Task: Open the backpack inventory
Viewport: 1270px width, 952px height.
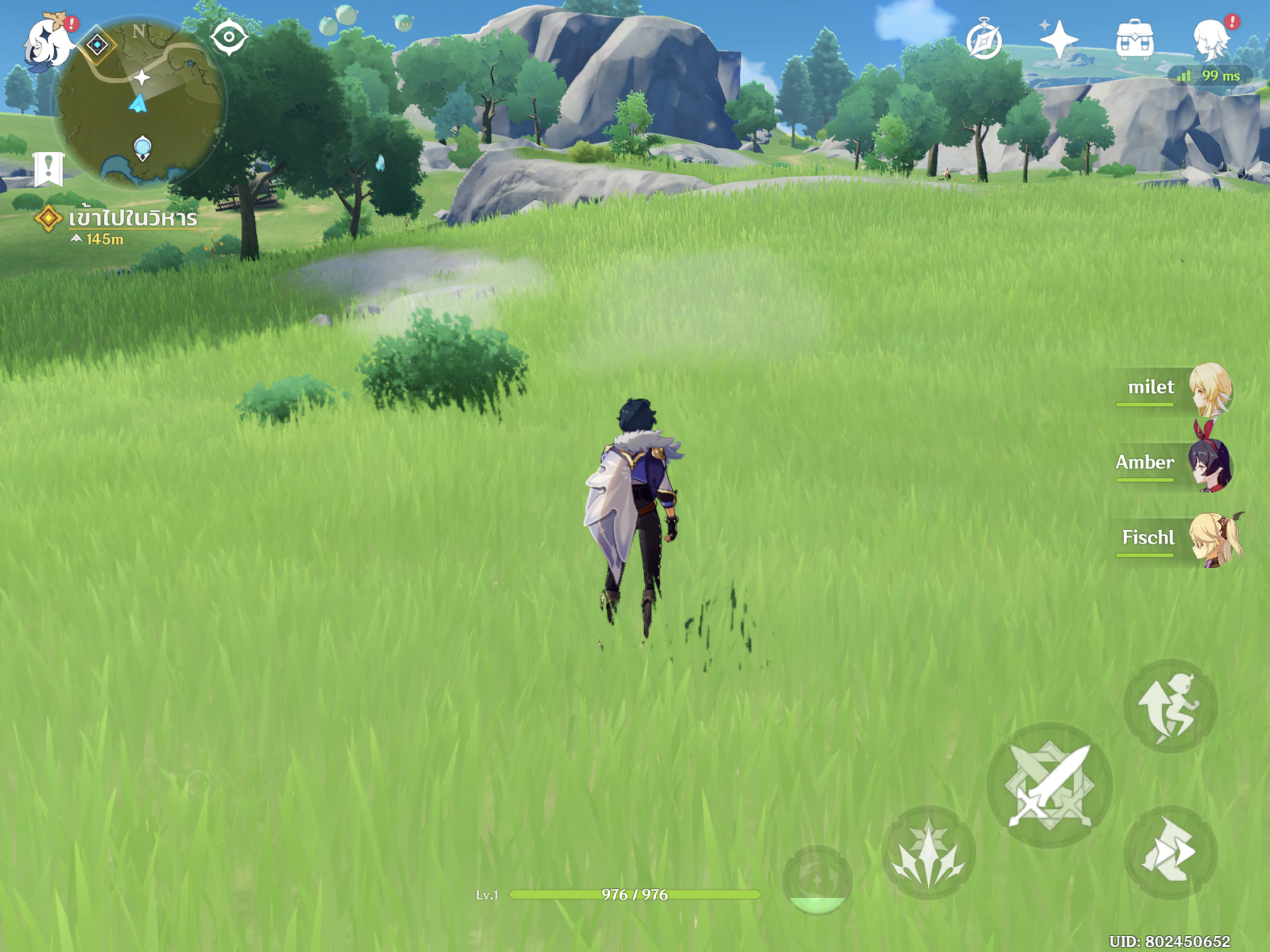Action: click(1134, 40)
